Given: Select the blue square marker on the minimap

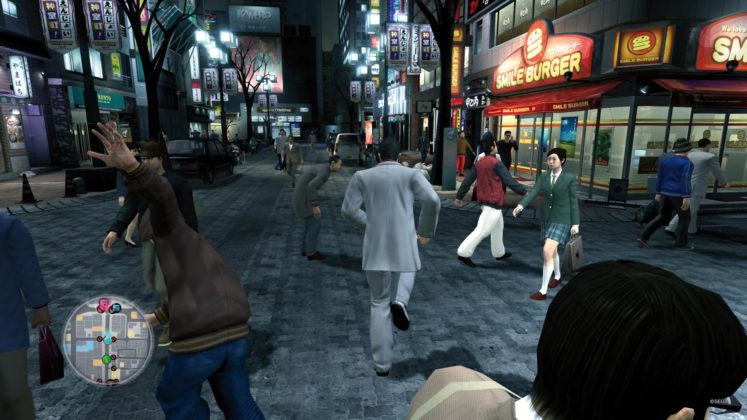Looking at the screenshot, I should 117,307.
